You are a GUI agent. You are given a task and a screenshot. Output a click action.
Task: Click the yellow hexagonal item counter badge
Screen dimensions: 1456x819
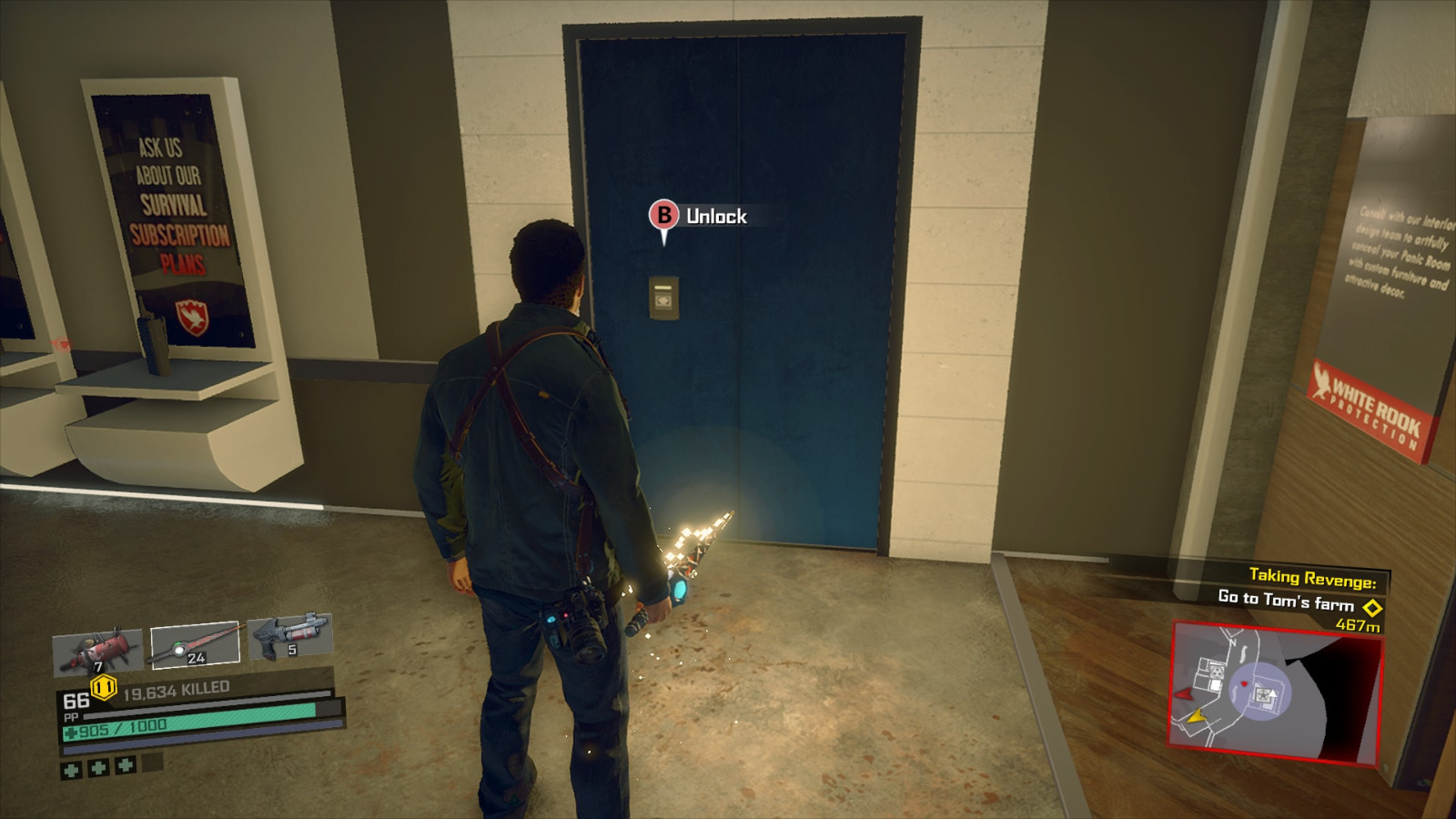(102, 686)
